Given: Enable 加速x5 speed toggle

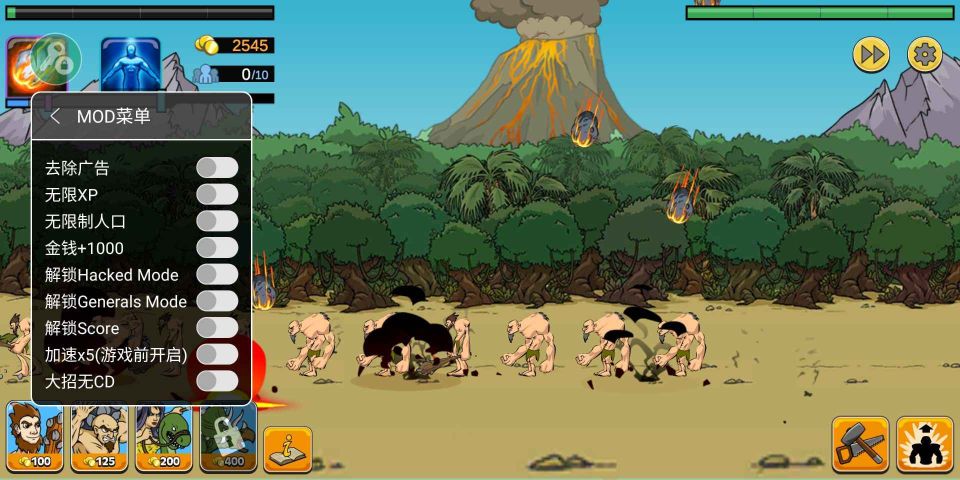Looking at the screenshot, I should click(217, 354).
